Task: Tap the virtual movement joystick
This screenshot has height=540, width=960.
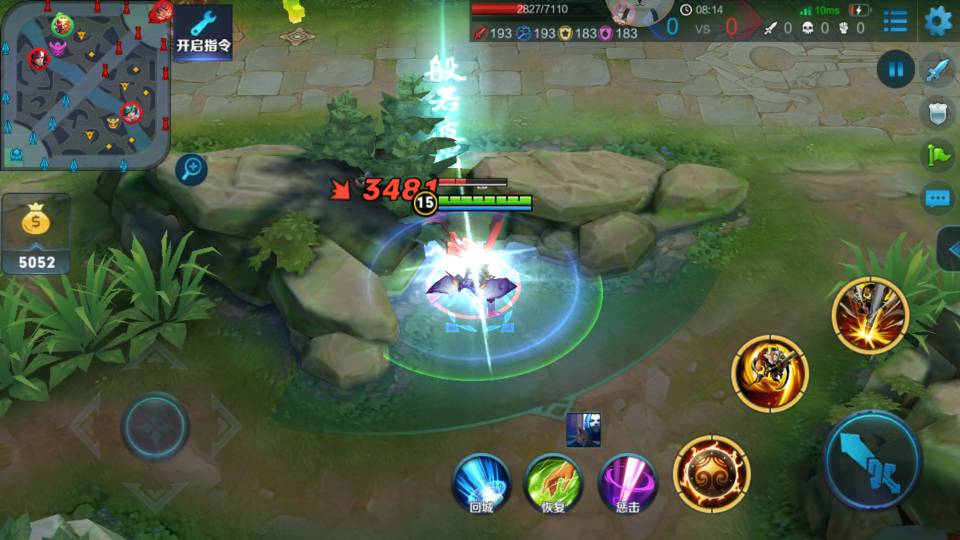Action: 155,427
